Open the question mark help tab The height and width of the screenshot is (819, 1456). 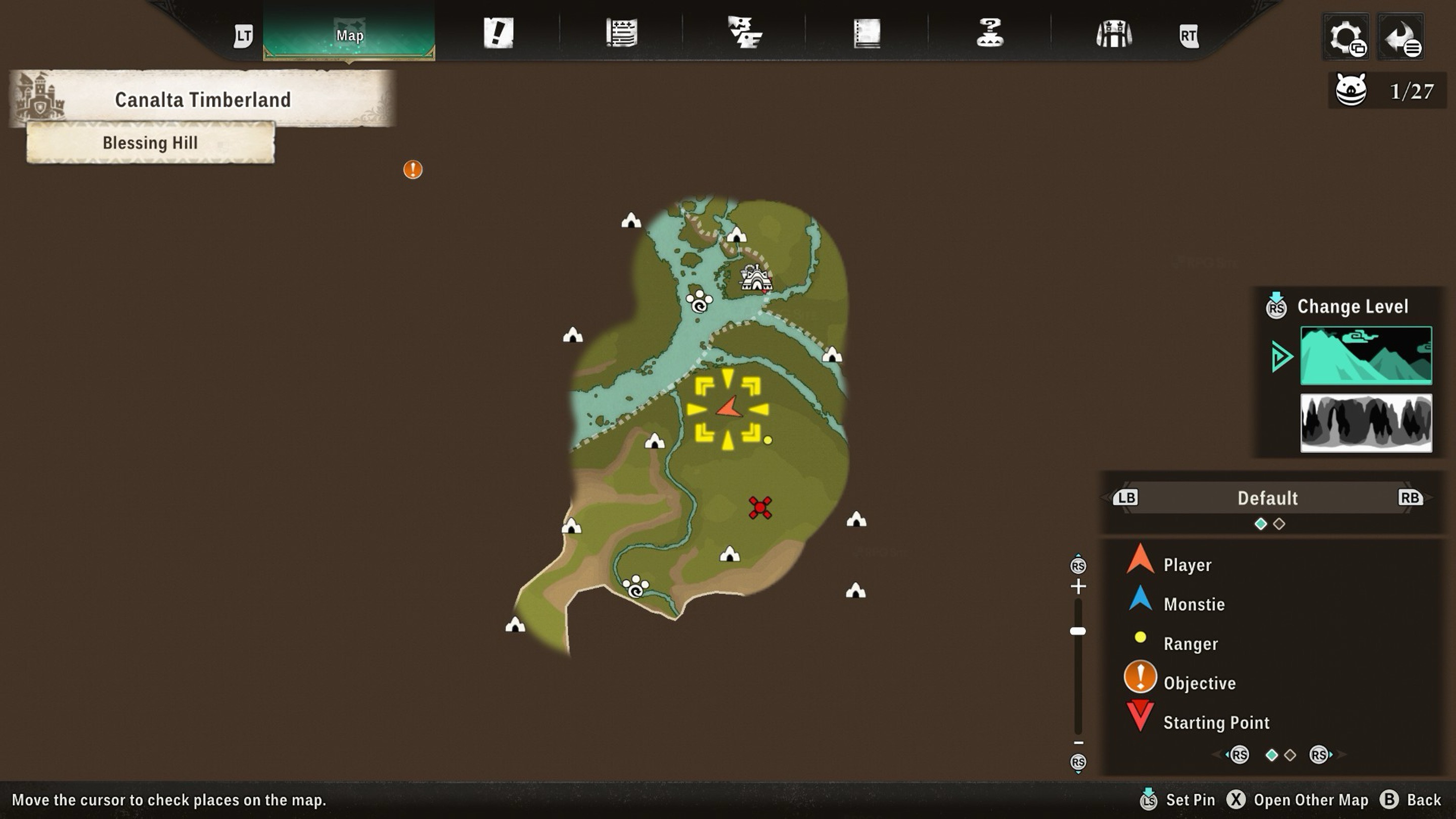(990, 33)
